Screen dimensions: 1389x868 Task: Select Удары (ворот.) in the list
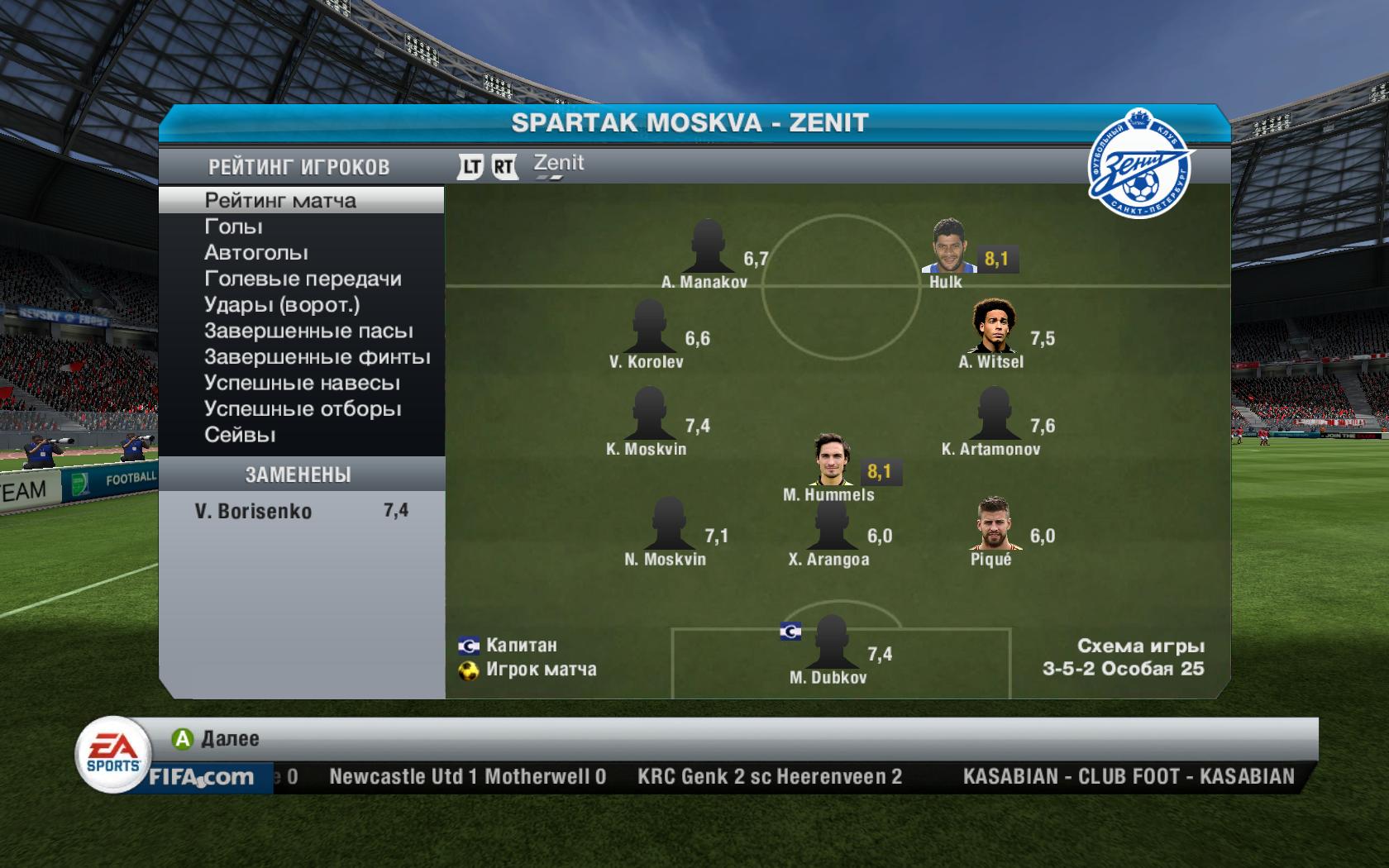[282, 305]
